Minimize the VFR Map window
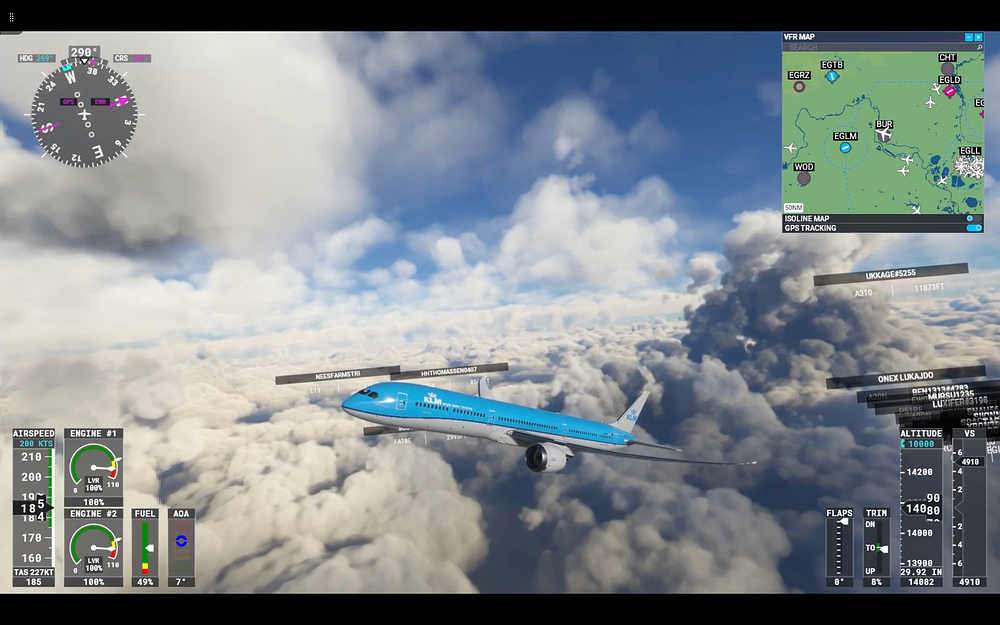The width and height of the screenshot is (1000, 625). [x=968, y=37]
